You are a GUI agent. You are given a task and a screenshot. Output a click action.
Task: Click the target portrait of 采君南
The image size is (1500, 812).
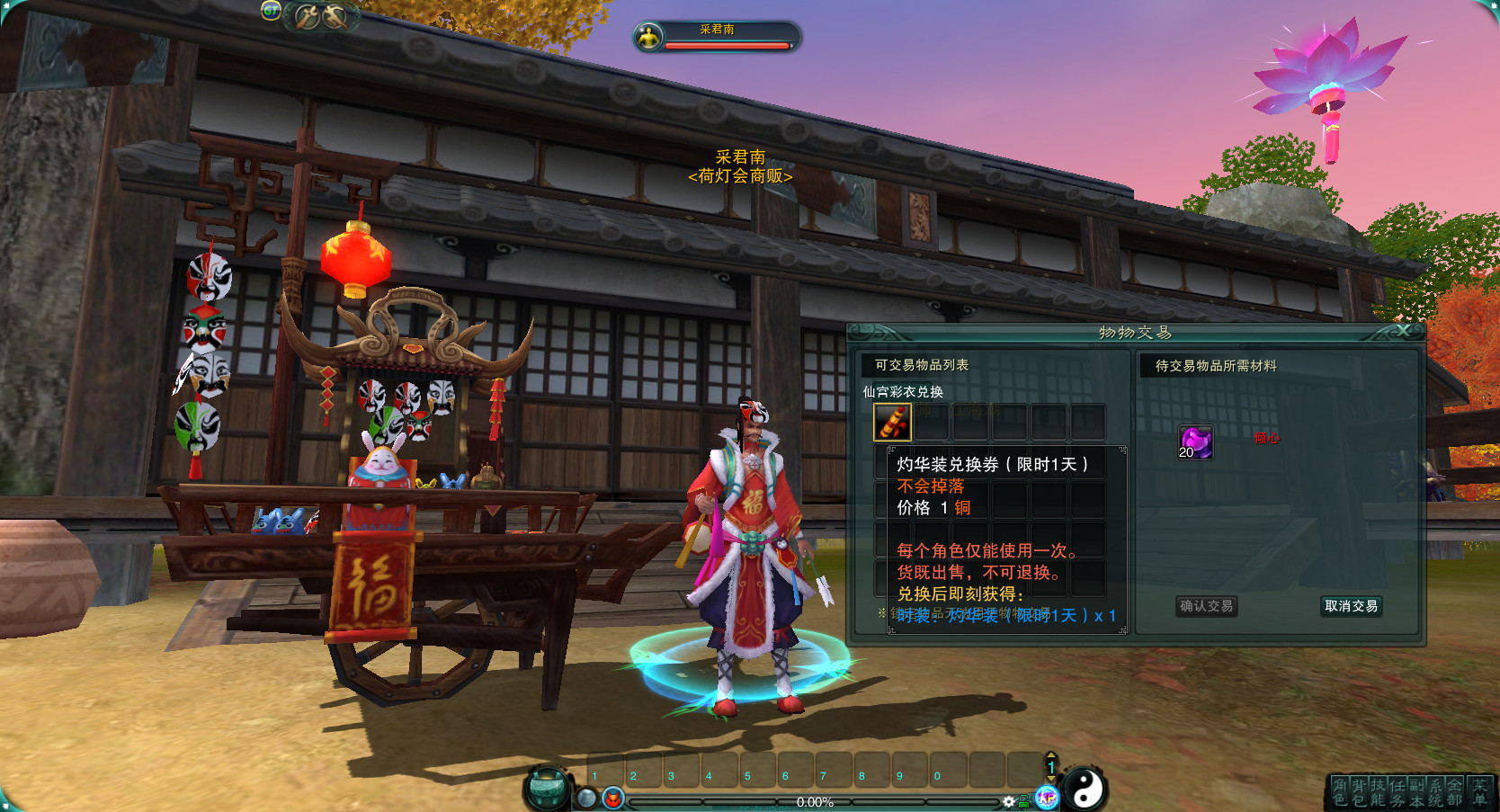647,37
